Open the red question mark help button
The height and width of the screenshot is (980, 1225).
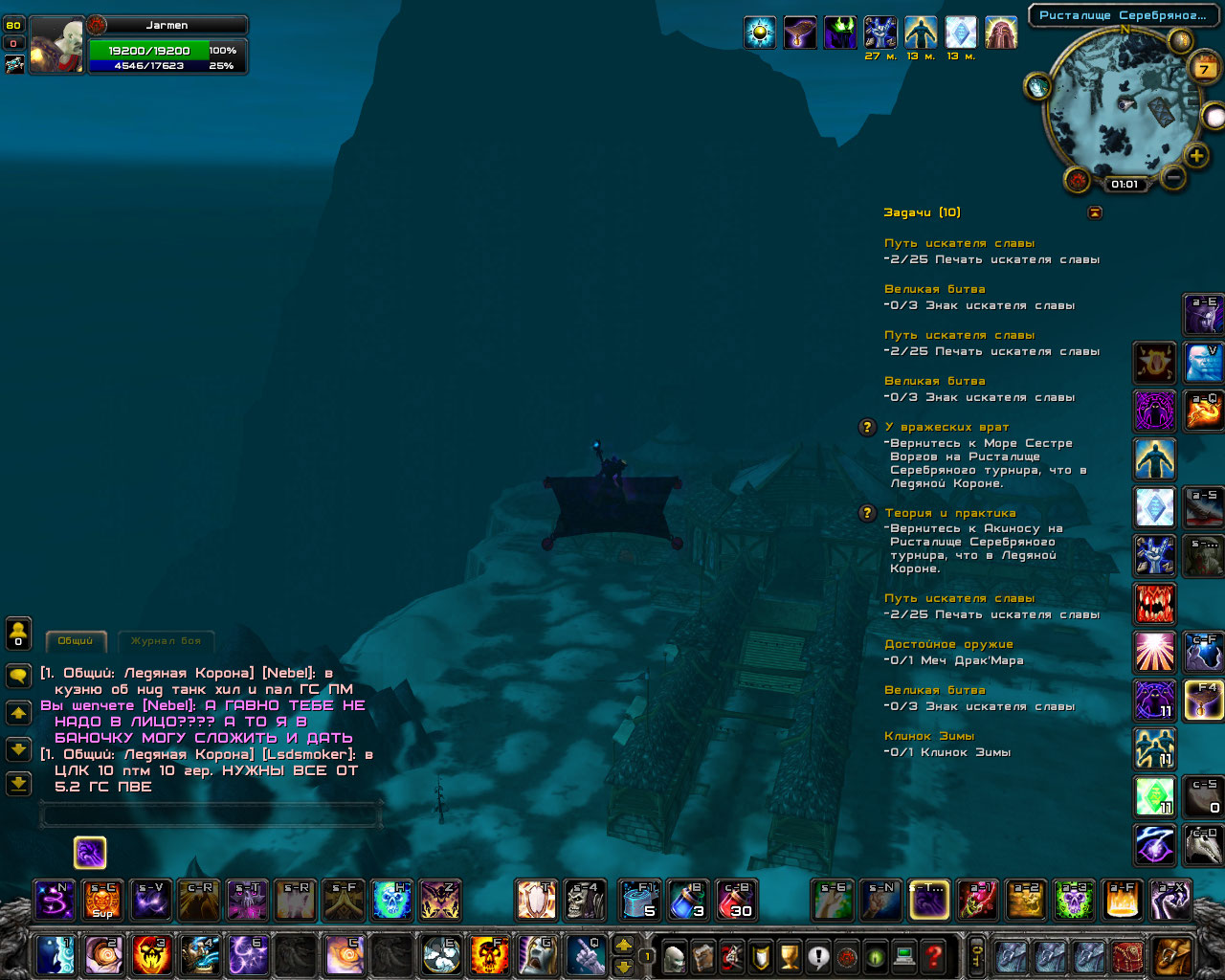coord(933,956)
